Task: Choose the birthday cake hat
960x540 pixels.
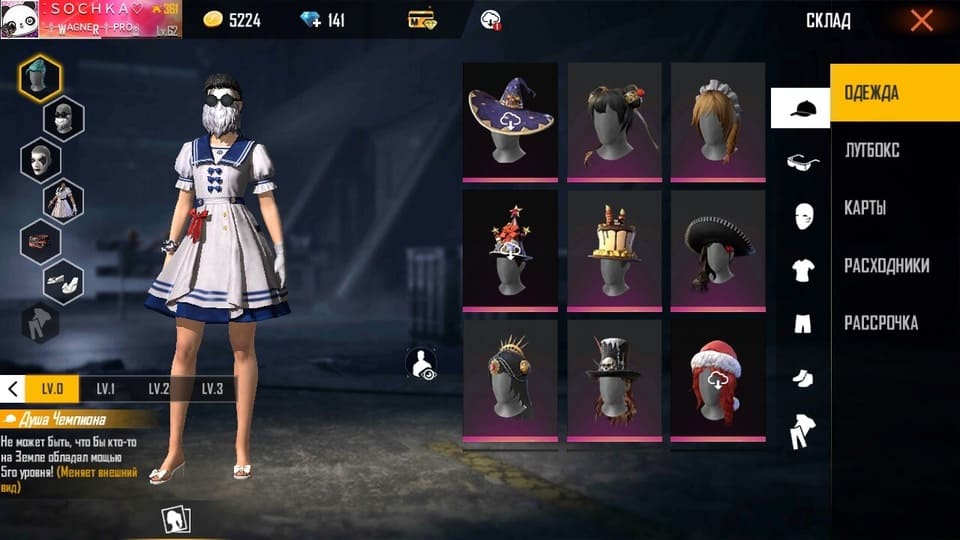Action: [x=614, y=249]
